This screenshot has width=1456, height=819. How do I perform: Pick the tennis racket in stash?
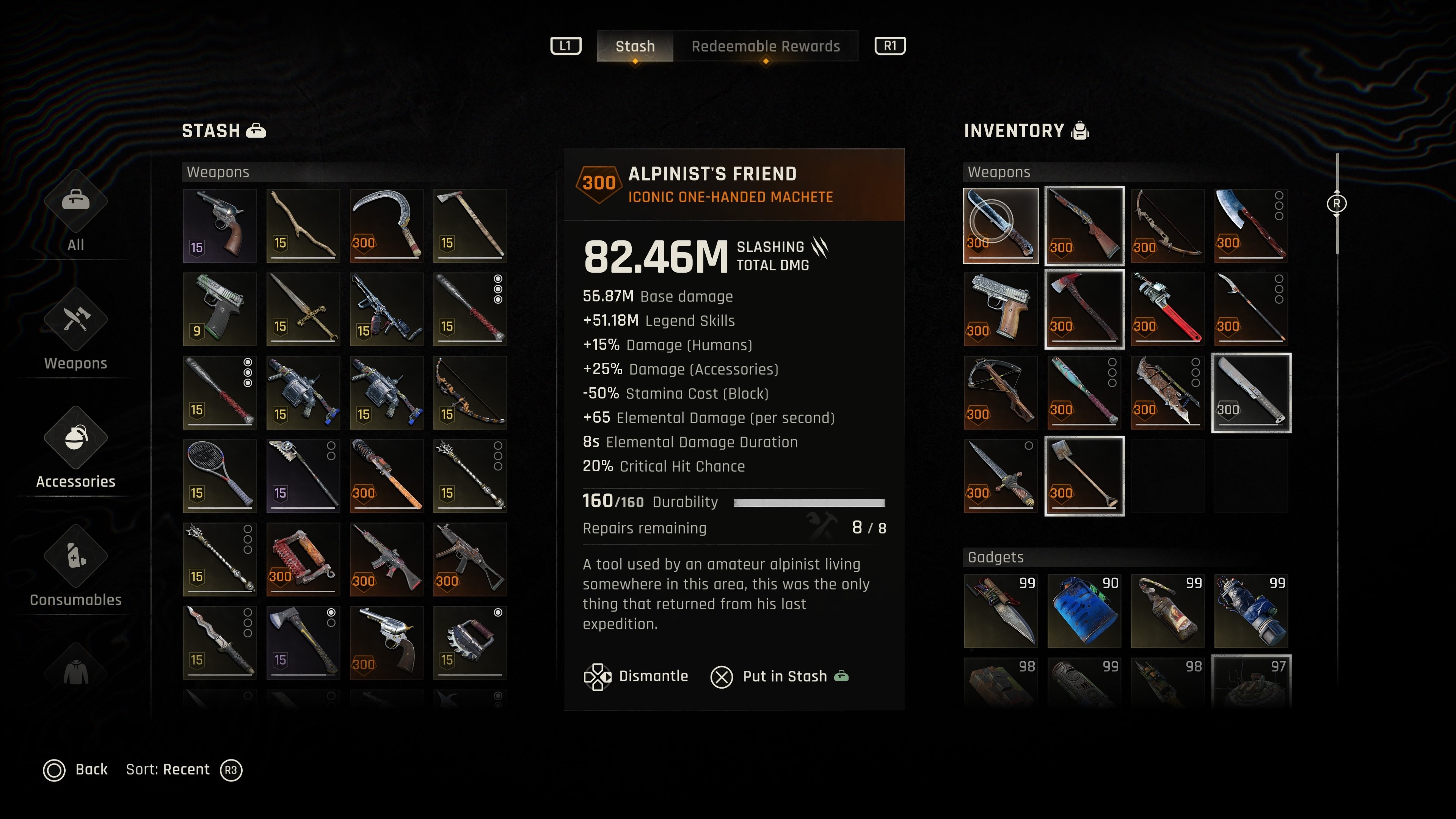tap(219, 476)
